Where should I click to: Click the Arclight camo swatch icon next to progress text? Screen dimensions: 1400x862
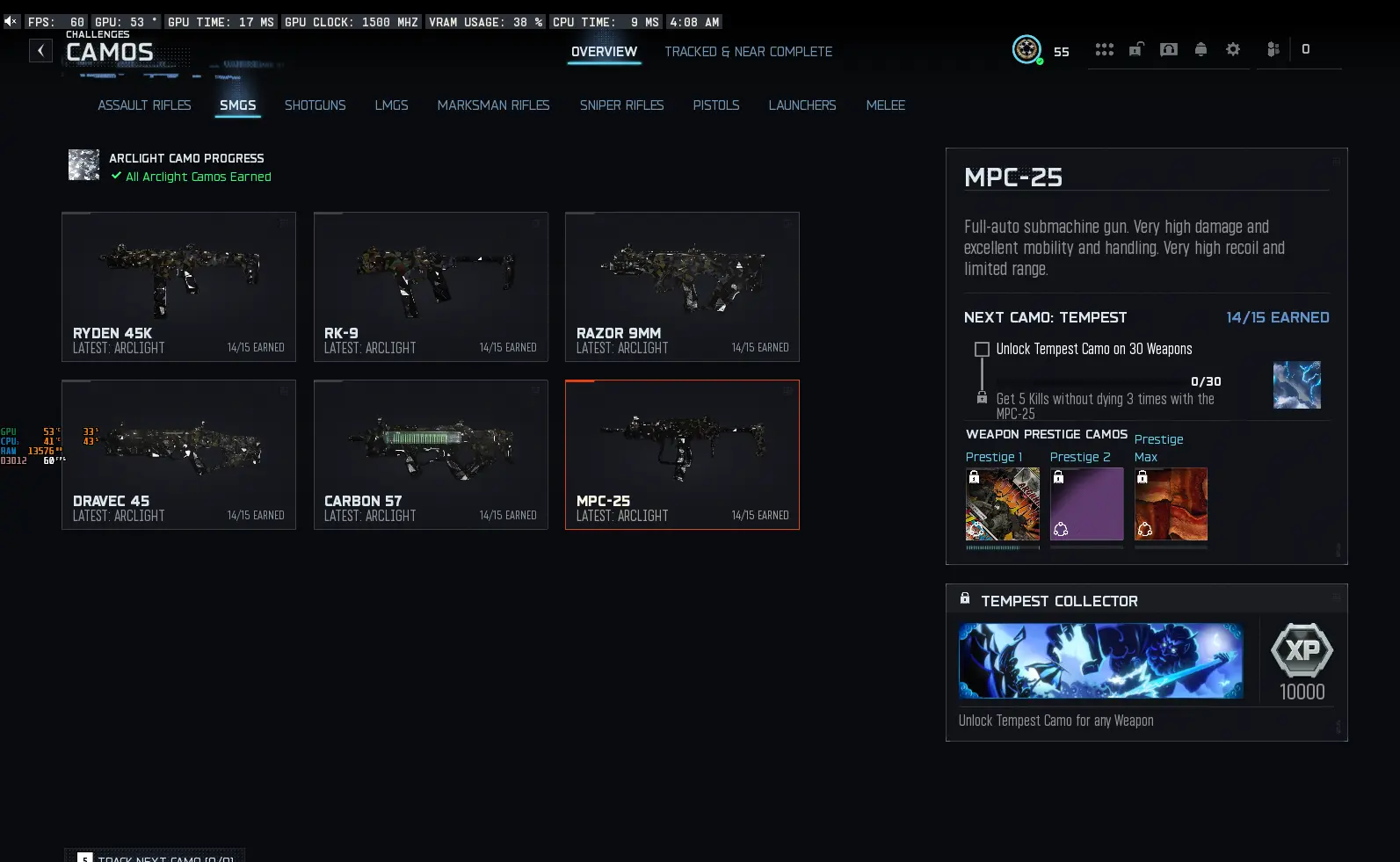point(83,164)
